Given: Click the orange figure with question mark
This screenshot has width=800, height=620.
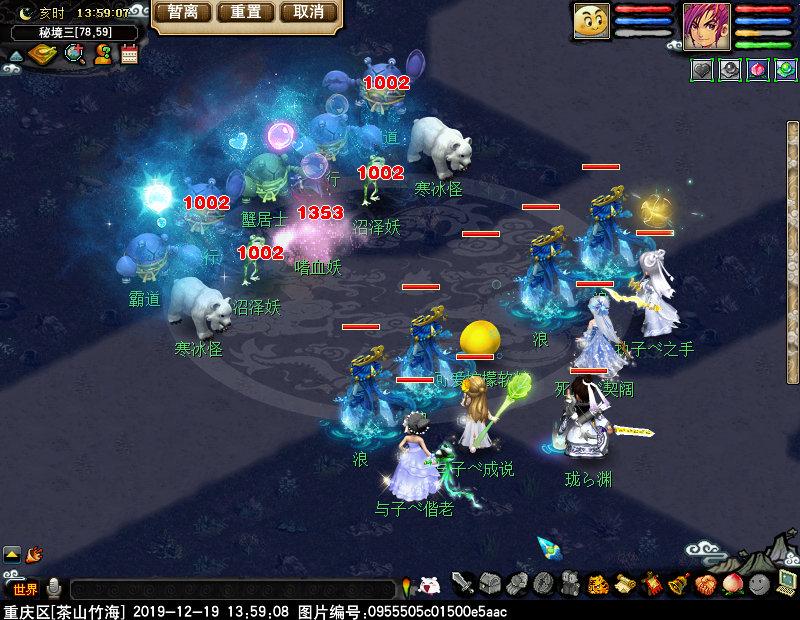Looking at the screenshot, I should tap(102, 54).
